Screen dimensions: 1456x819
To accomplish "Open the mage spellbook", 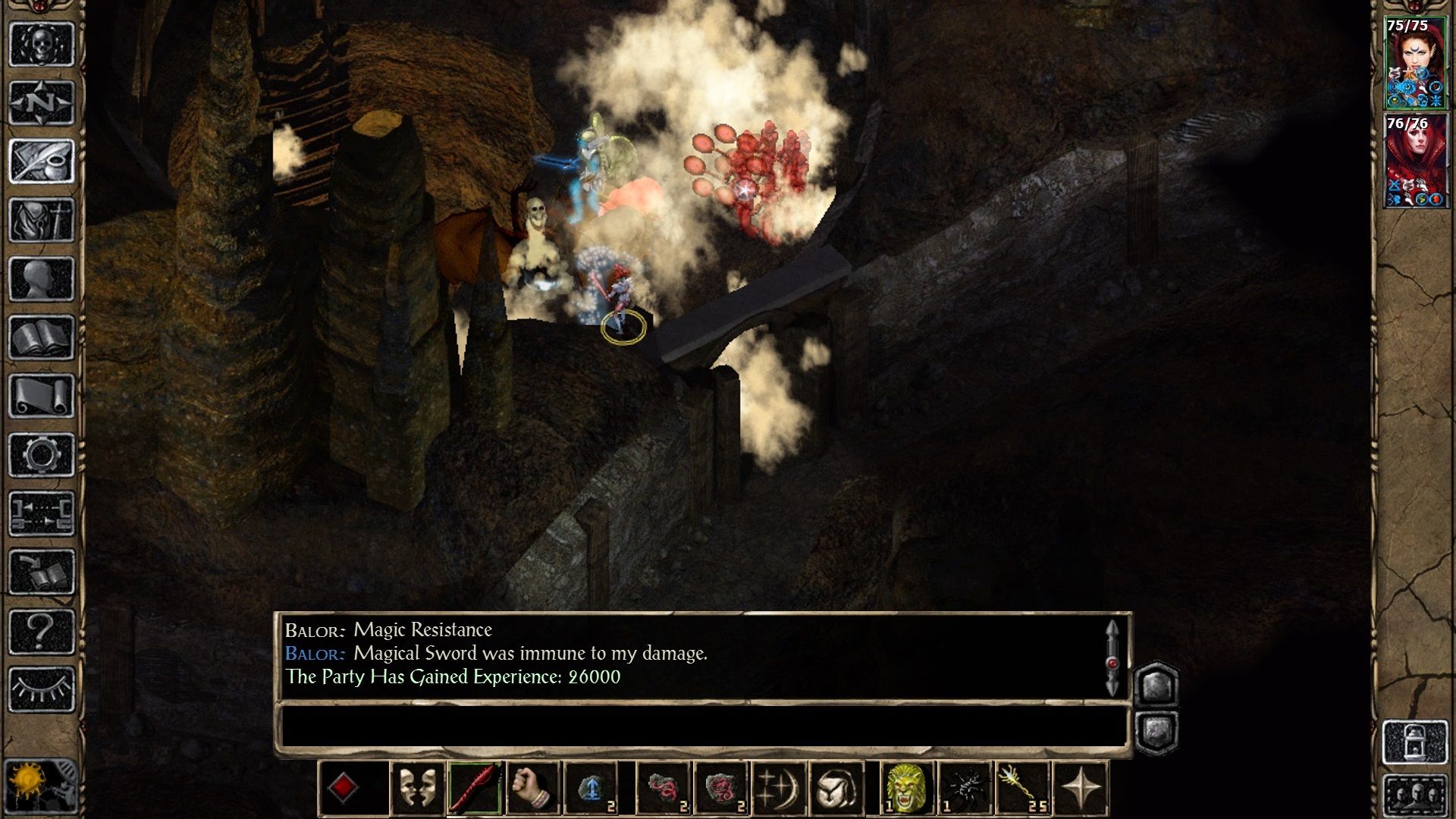I will [x=42, y=337].
